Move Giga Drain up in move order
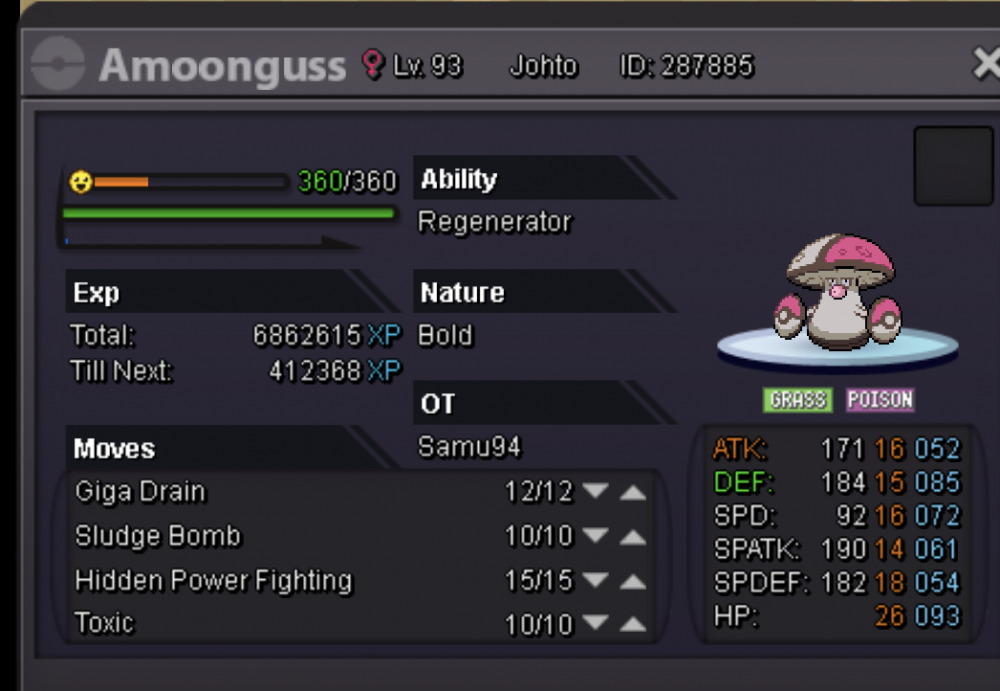Image resolution: width=1000 pixels, height=691 pixels. (x=632, y=492)
